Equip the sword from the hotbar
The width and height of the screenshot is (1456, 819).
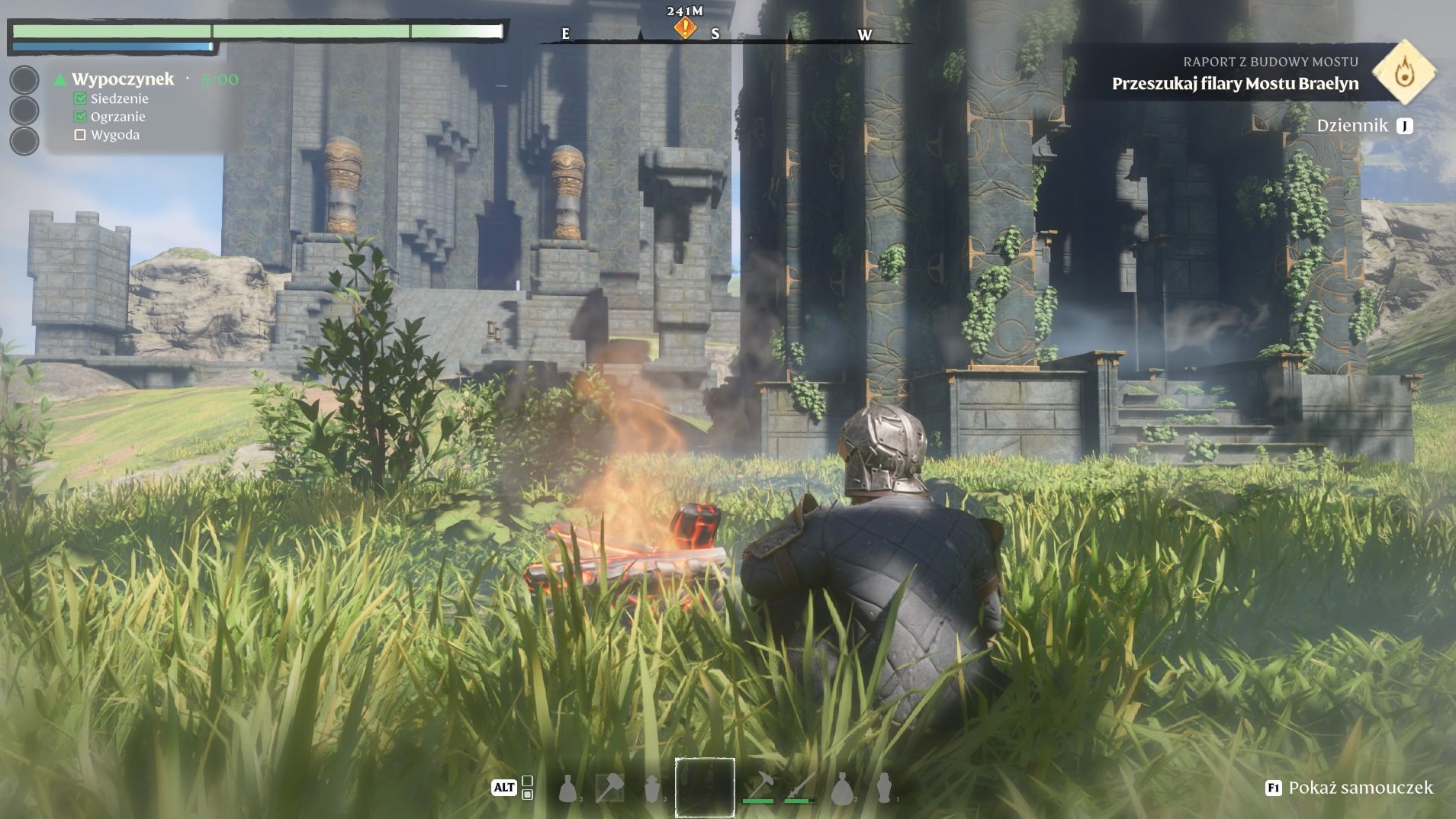[800, 785]
